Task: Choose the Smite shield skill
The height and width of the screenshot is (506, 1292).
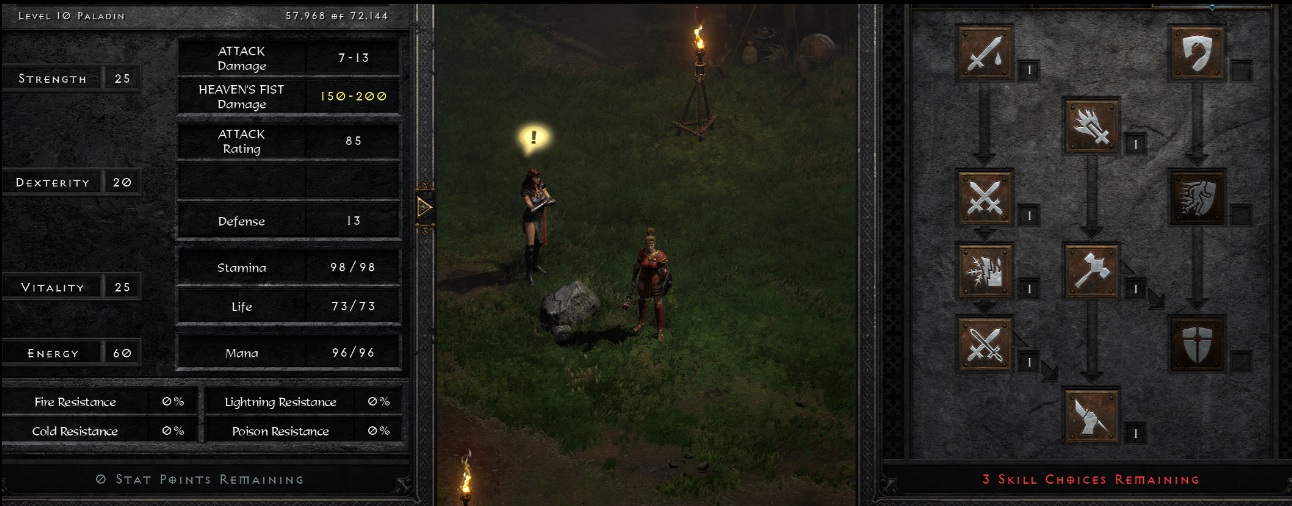Action: tap(1197, 52)
